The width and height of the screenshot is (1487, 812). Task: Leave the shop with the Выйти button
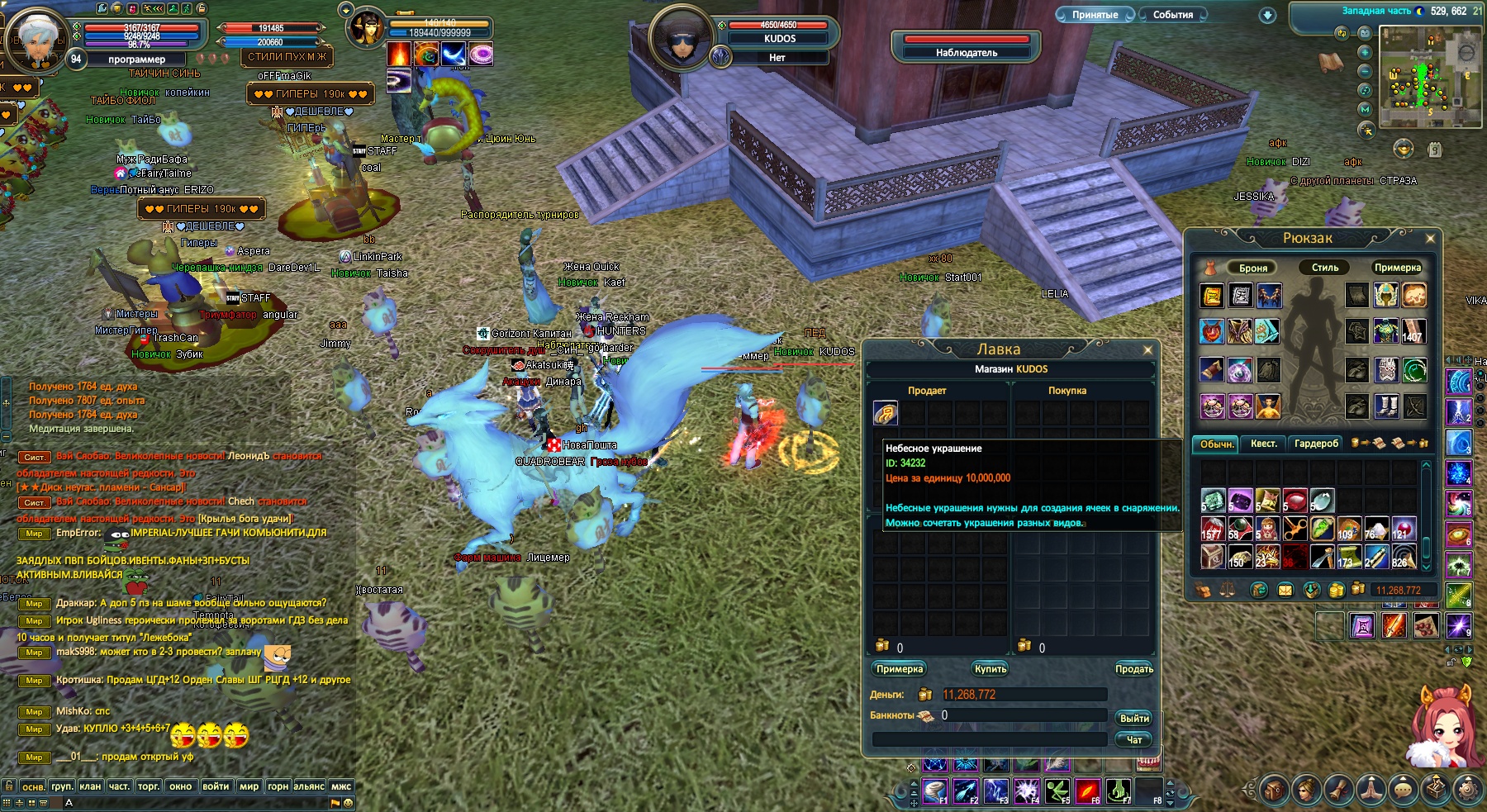[1133, 719]
